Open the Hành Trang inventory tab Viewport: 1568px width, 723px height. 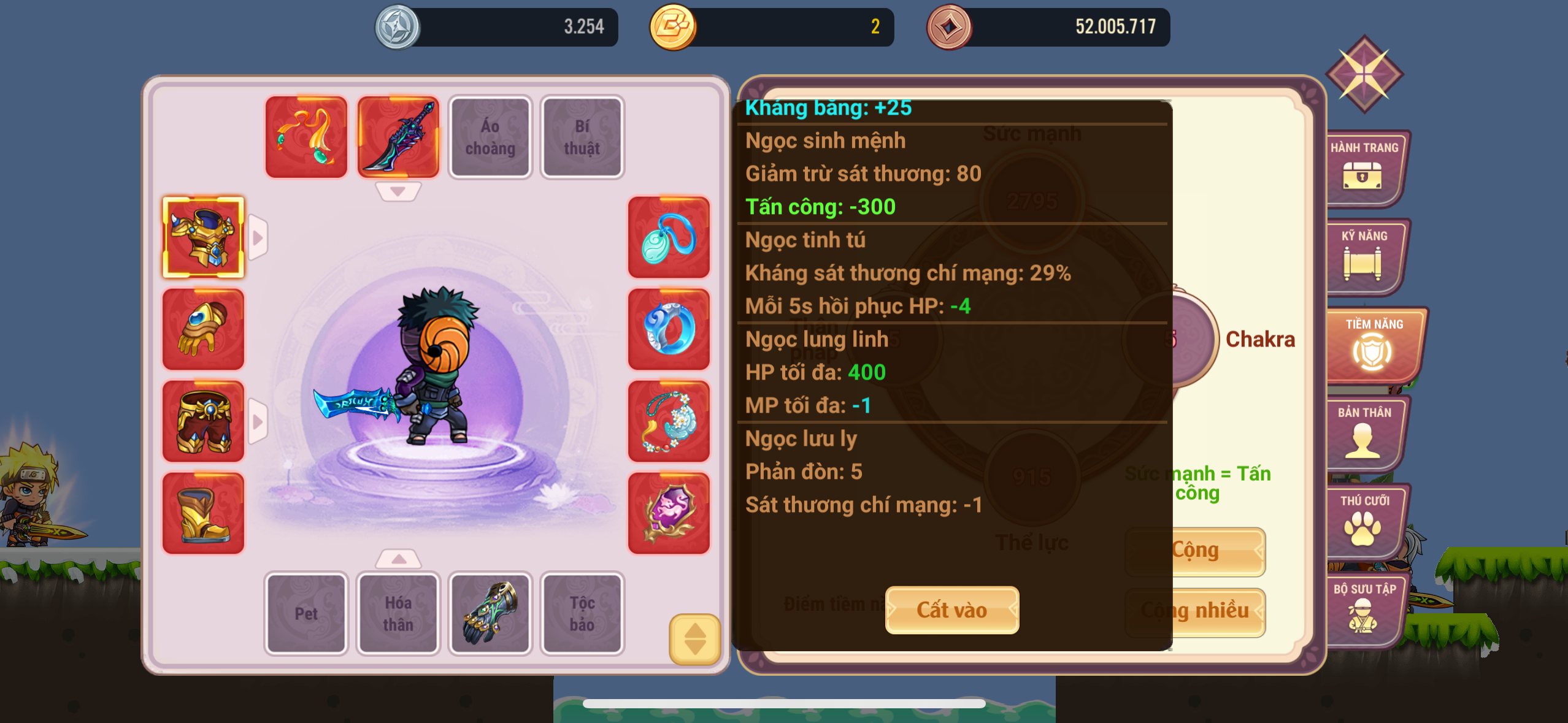[x=1364, y=168]
